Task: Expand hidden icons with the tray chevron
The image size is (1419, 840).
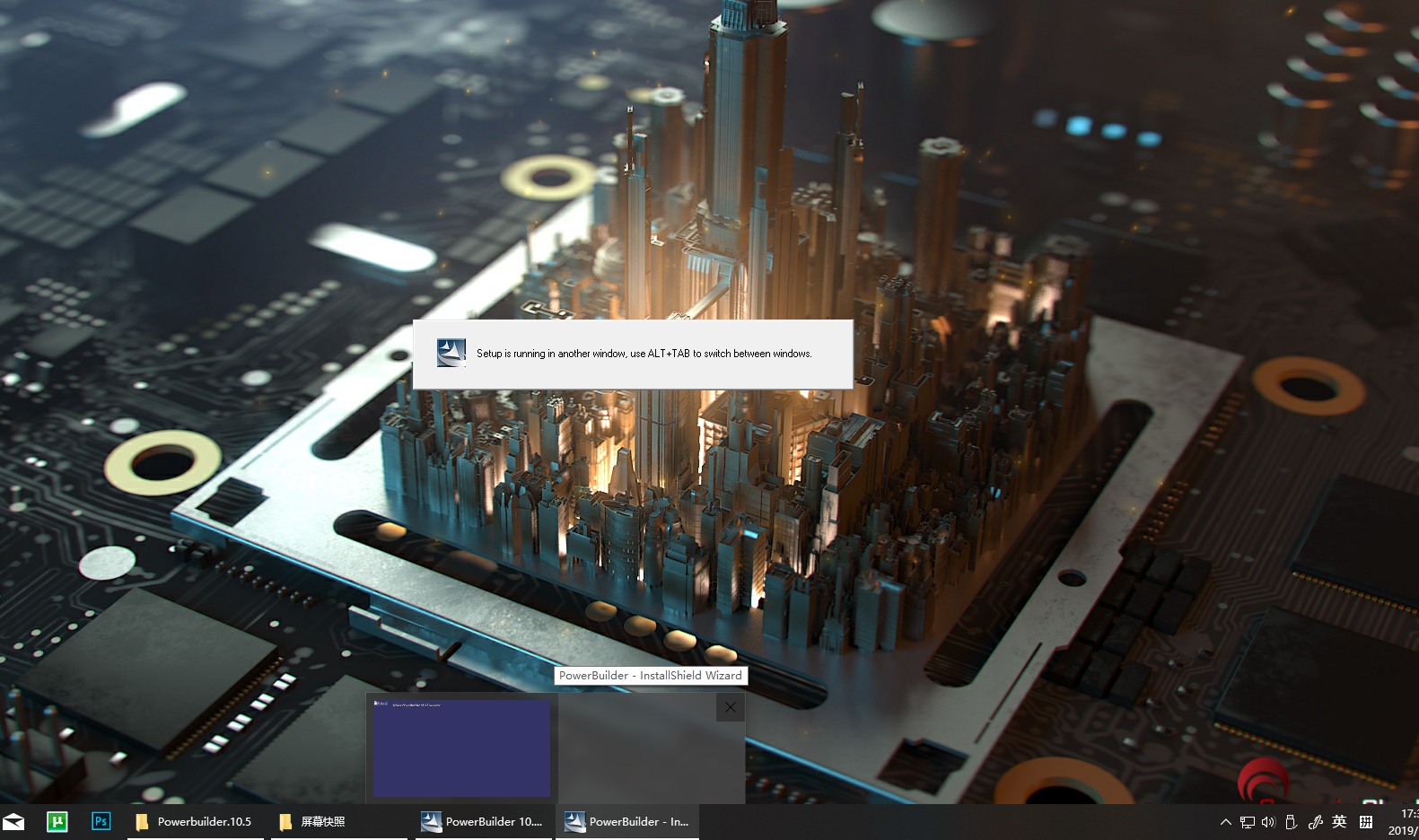Action: coord(1225,821)
